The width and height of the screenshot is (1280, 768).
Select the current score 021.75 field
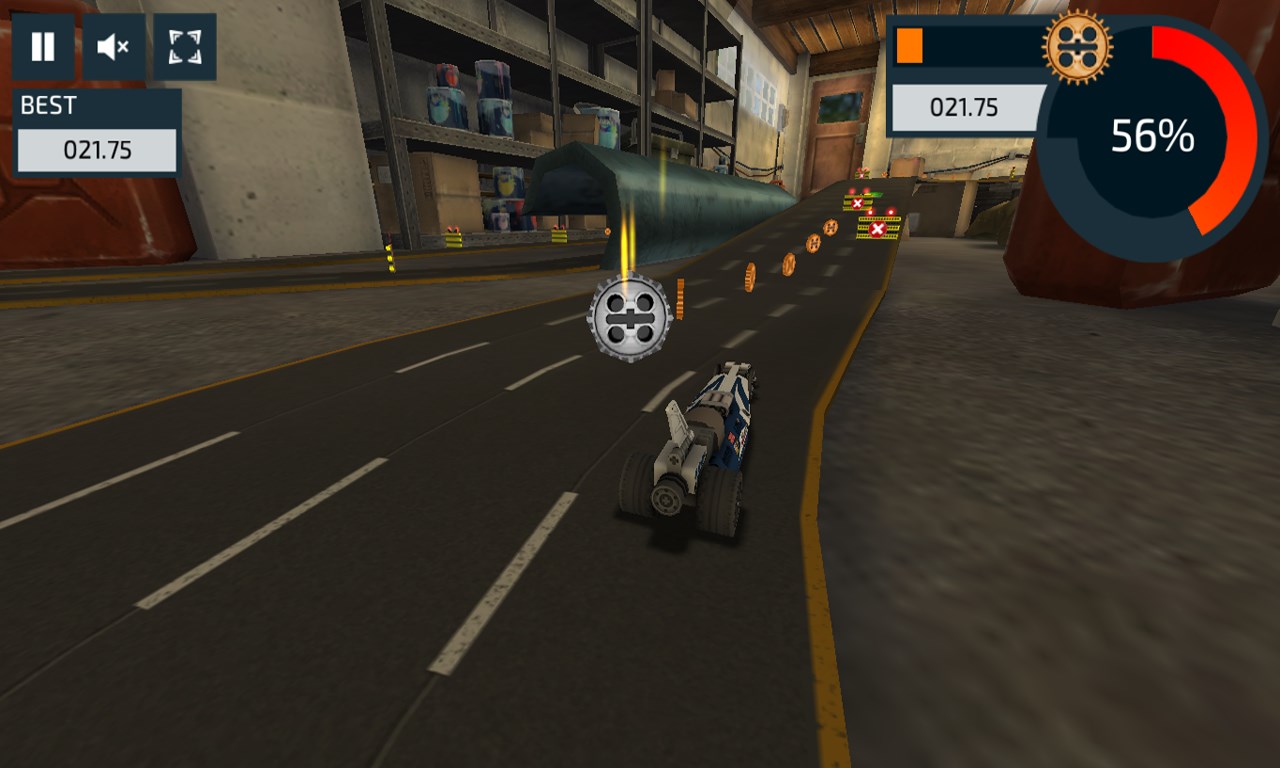[x=963, y=108]
